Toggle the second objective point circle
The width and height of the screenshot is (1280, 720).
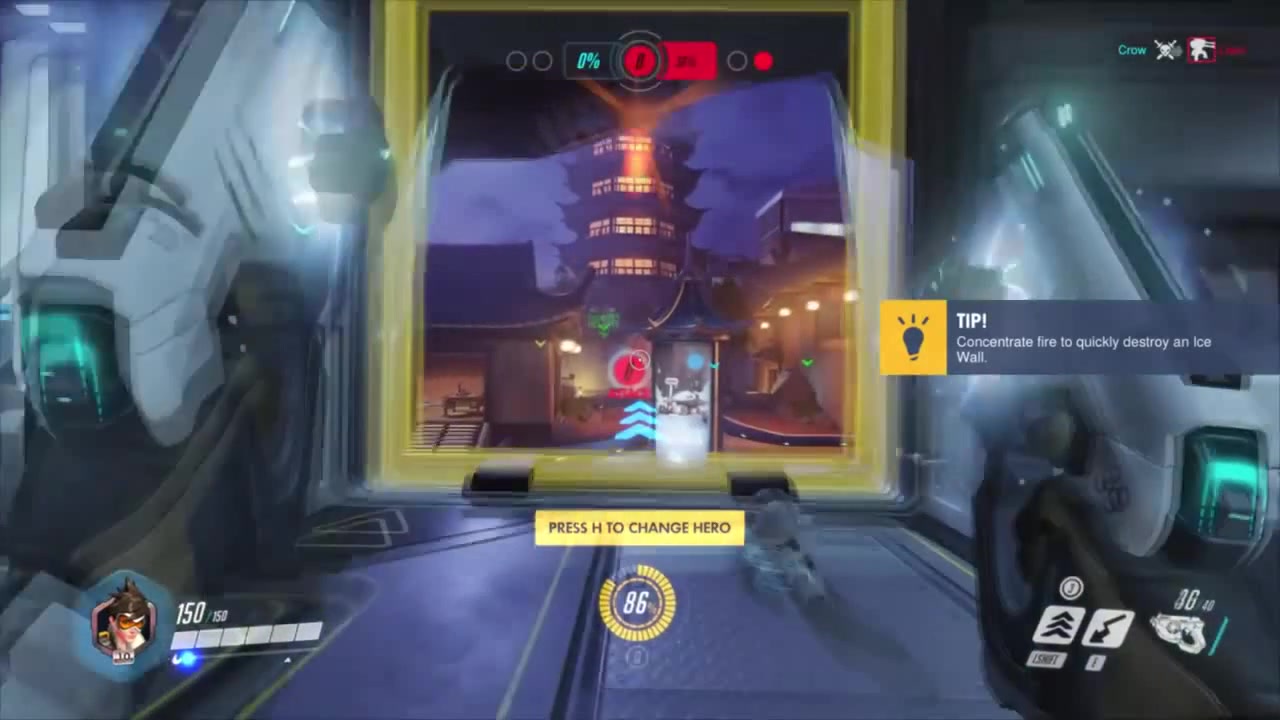coord(543,61)
